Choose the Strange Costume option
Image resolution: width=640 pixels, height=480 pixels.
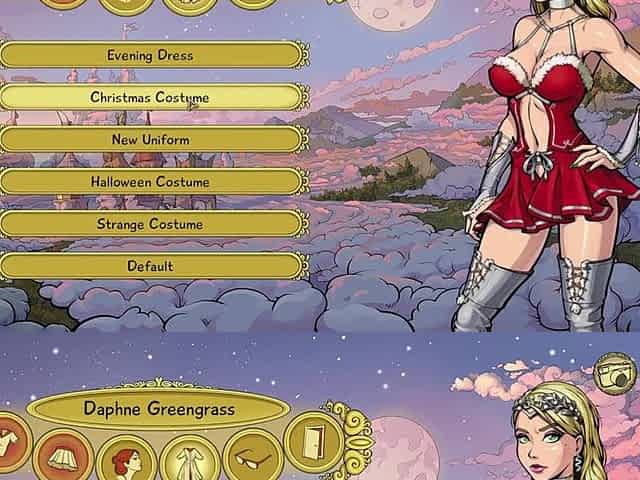coord(150,224)
